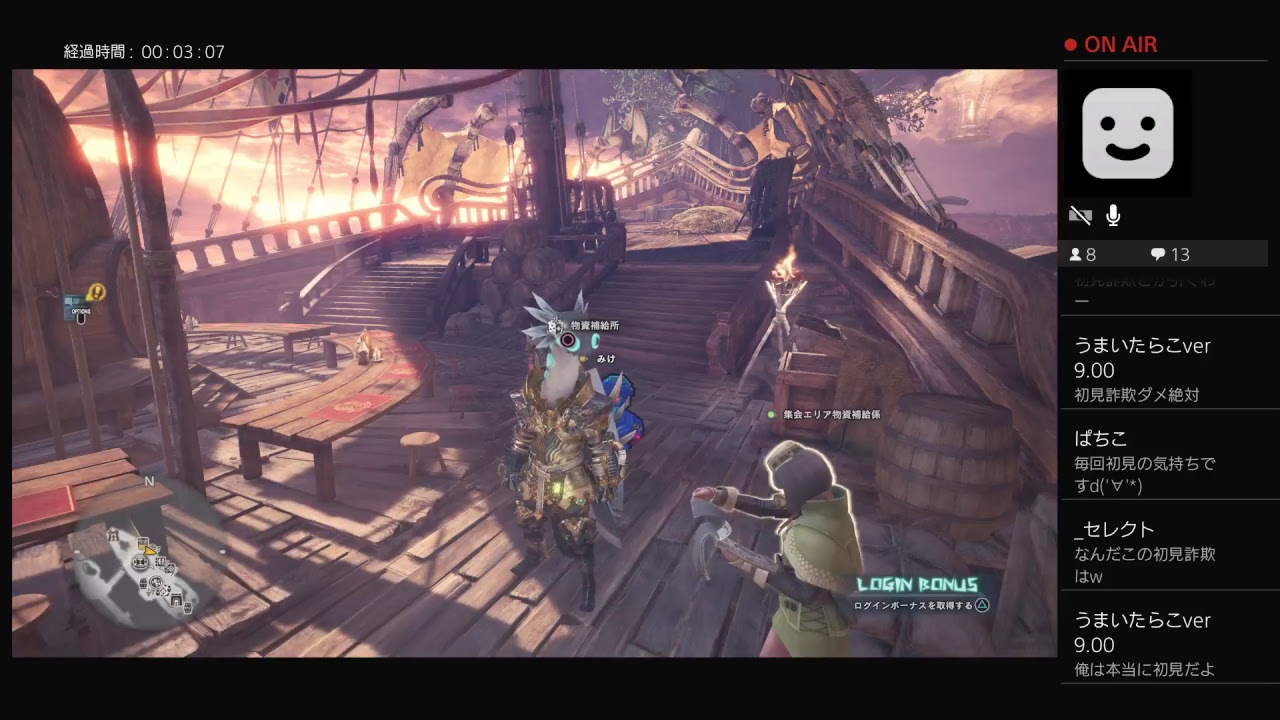Click the gate icon on the minimap's left side
This screenshot has width=1280, height=720.
(x=114, y=534)
